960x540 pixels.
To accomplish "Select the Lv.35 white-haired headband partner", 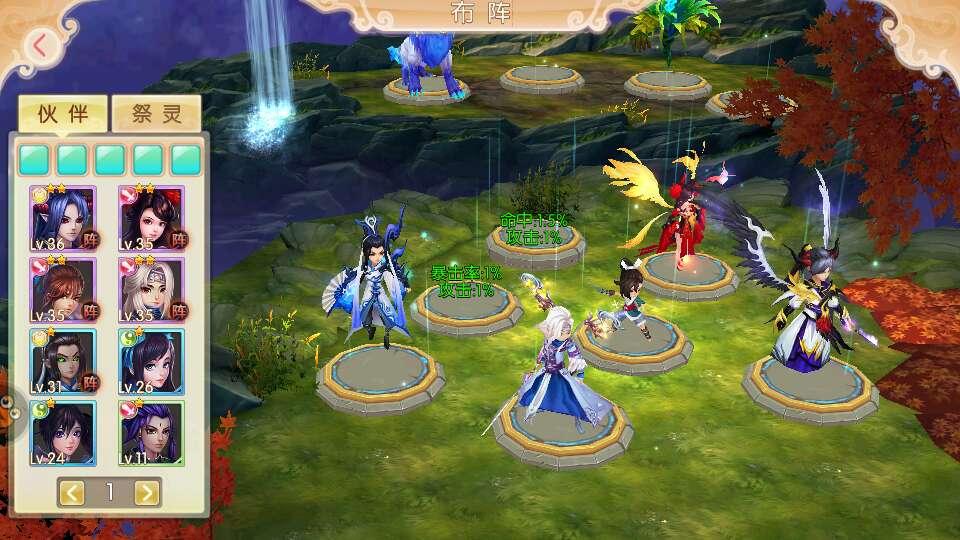I will (x=152, y=290).
